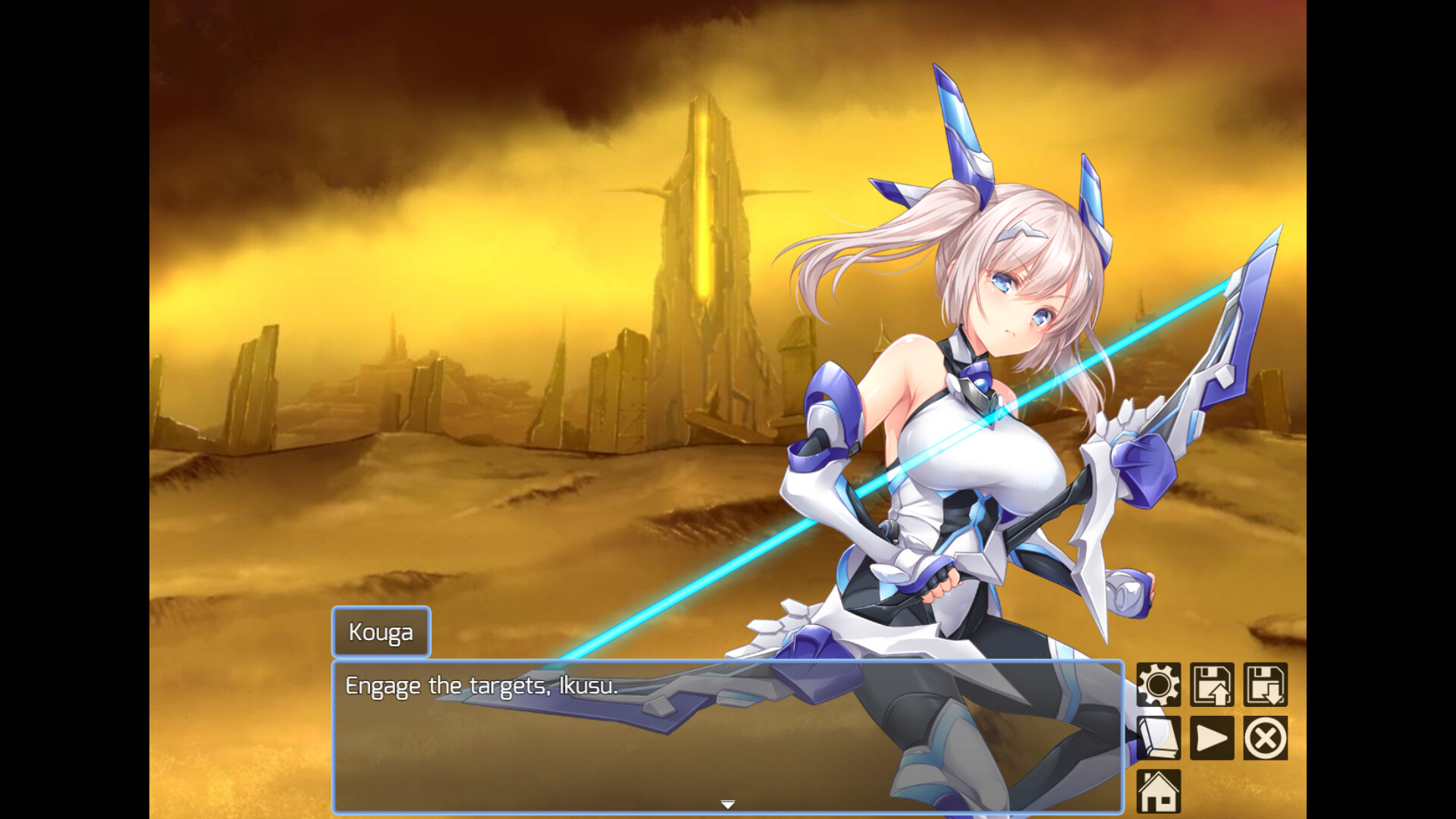Select the Kouga nameplate
The height and width of the screenshot is (819, 1456).
[x=381, y=632]
